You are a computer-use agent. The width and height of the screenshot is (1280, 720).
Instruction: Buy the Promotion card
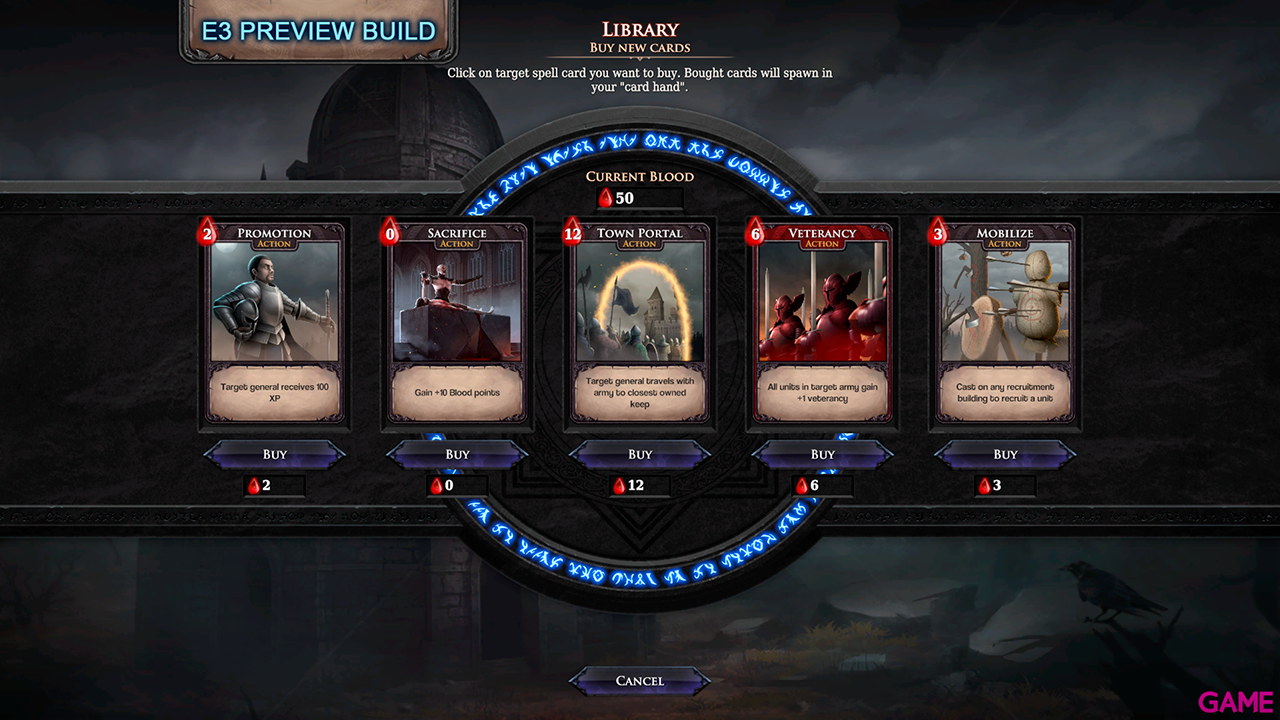[274, 454]
